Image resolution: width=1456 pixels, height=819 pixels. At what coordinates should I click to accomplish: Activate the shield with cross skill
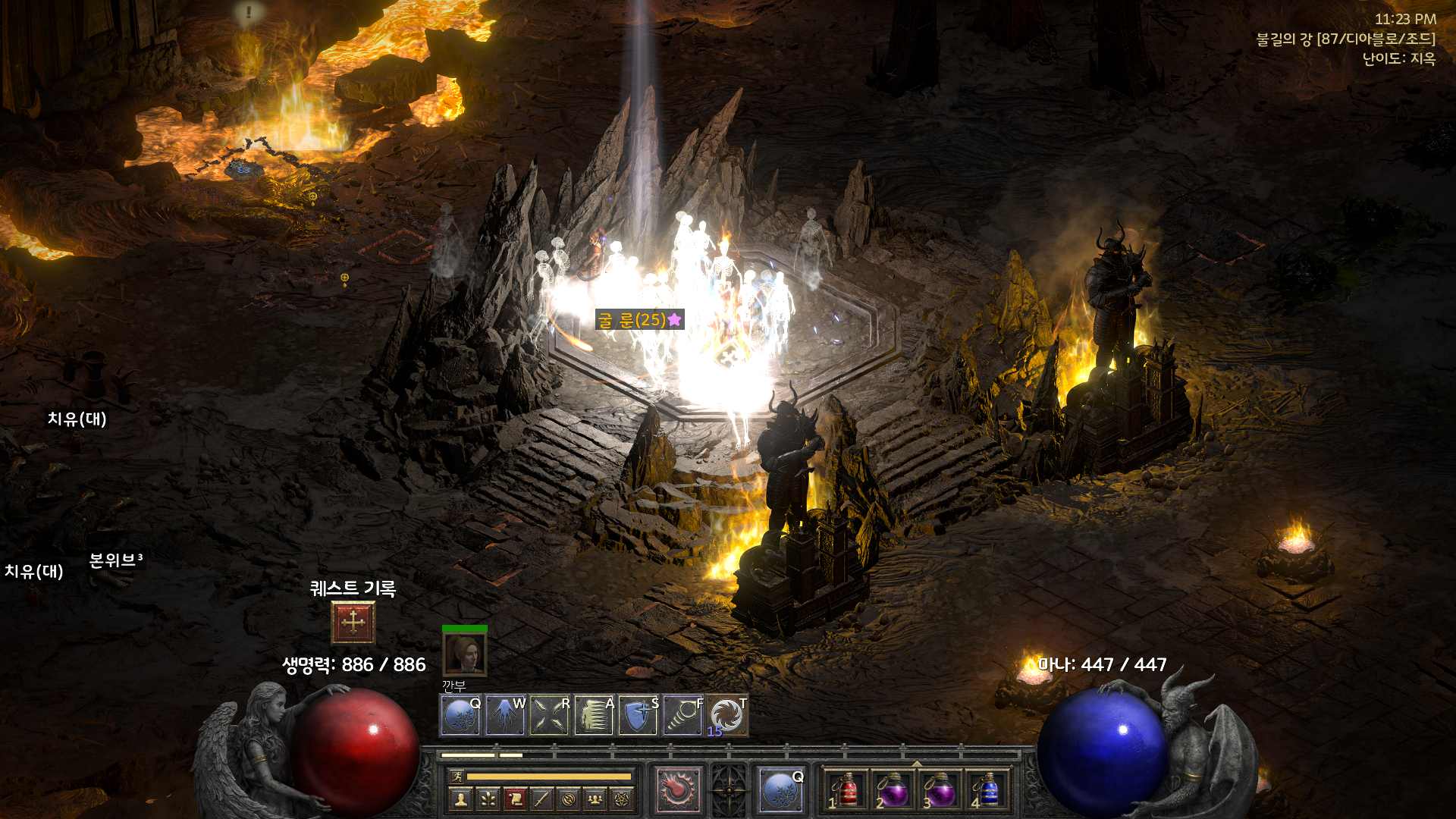click(x=638, y=715)
